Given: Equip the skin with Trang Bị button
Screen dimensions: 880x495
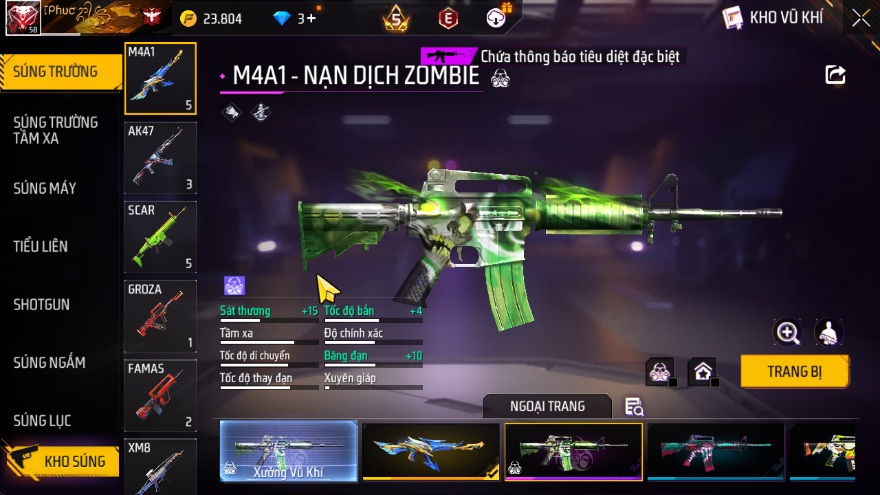Looking at the screenshot, I should (794, 371).
